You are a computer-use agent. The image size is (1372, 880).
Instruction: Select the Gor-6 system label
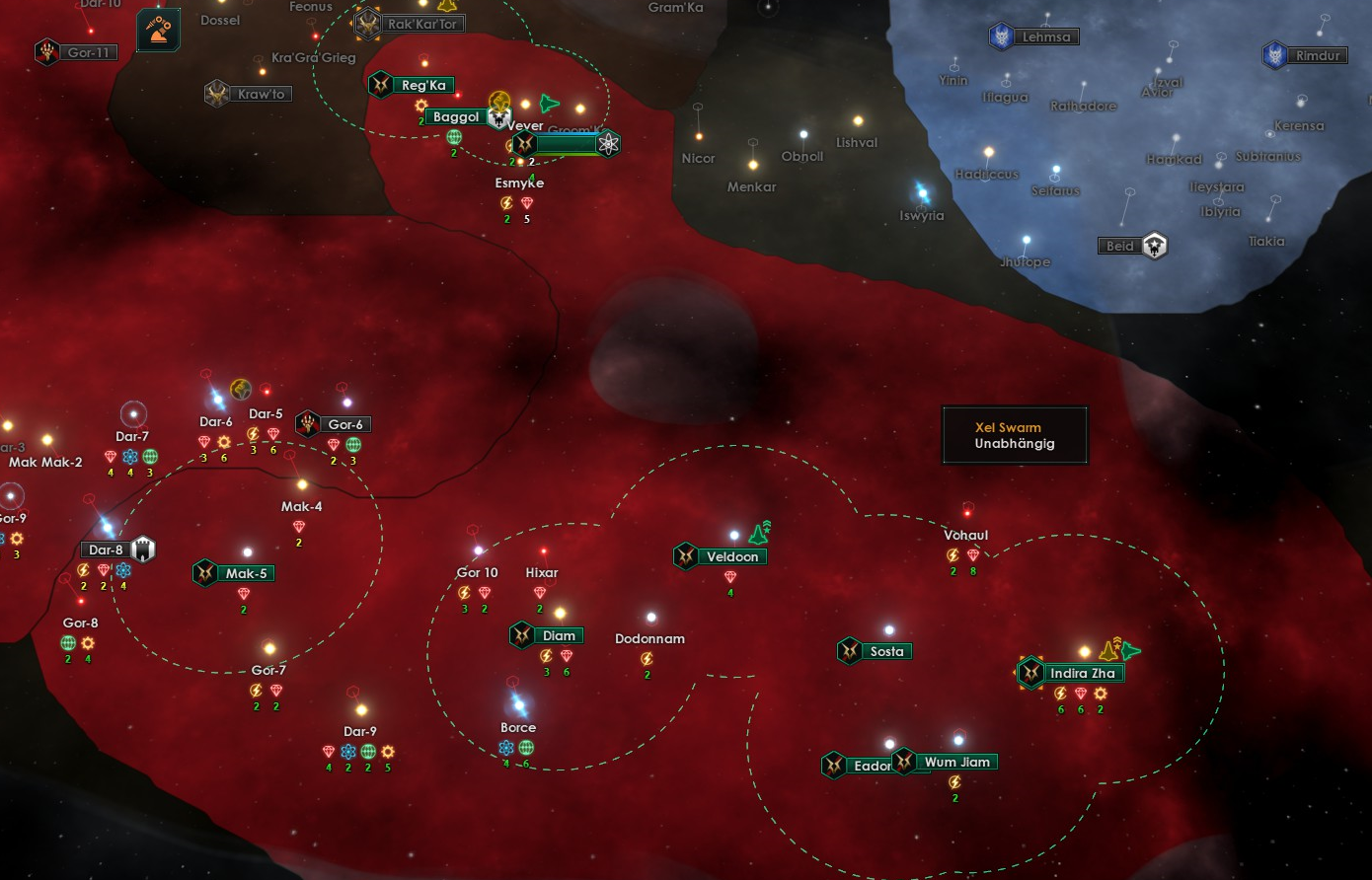345,424
